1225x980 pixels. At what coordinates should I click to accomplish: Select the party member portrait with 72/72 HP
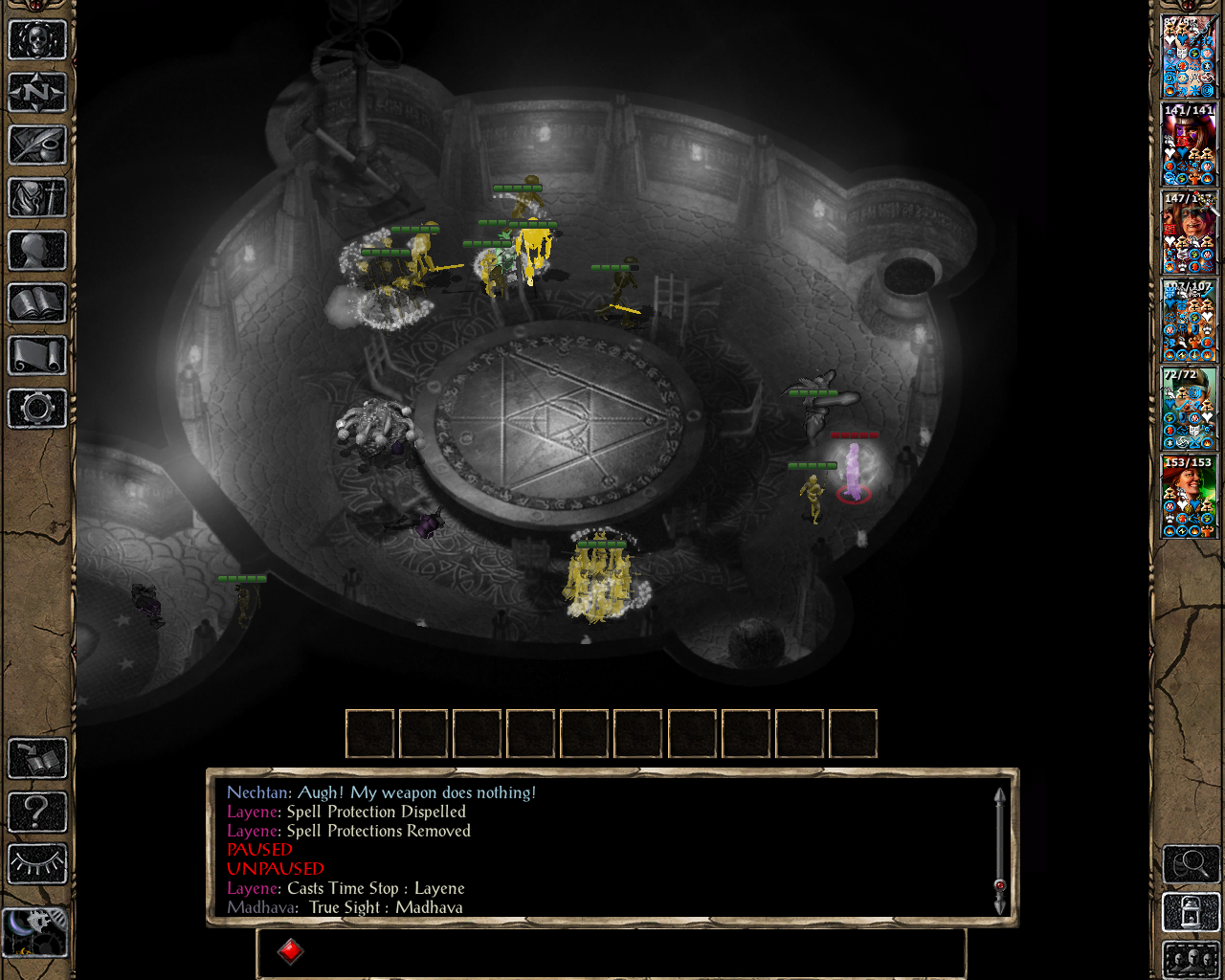[x=1189, y=409]
